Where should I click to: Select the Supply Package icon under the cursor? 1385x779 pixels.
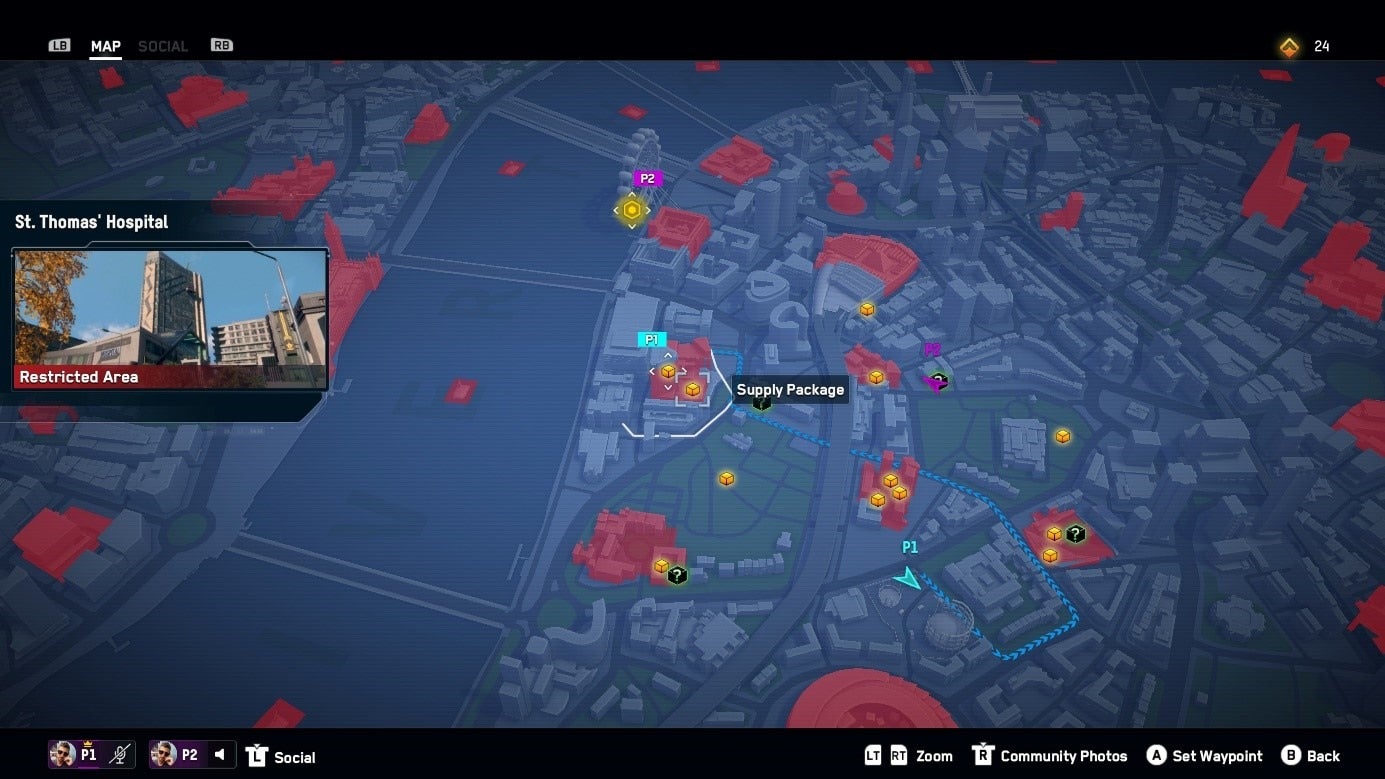click(692, 390)
